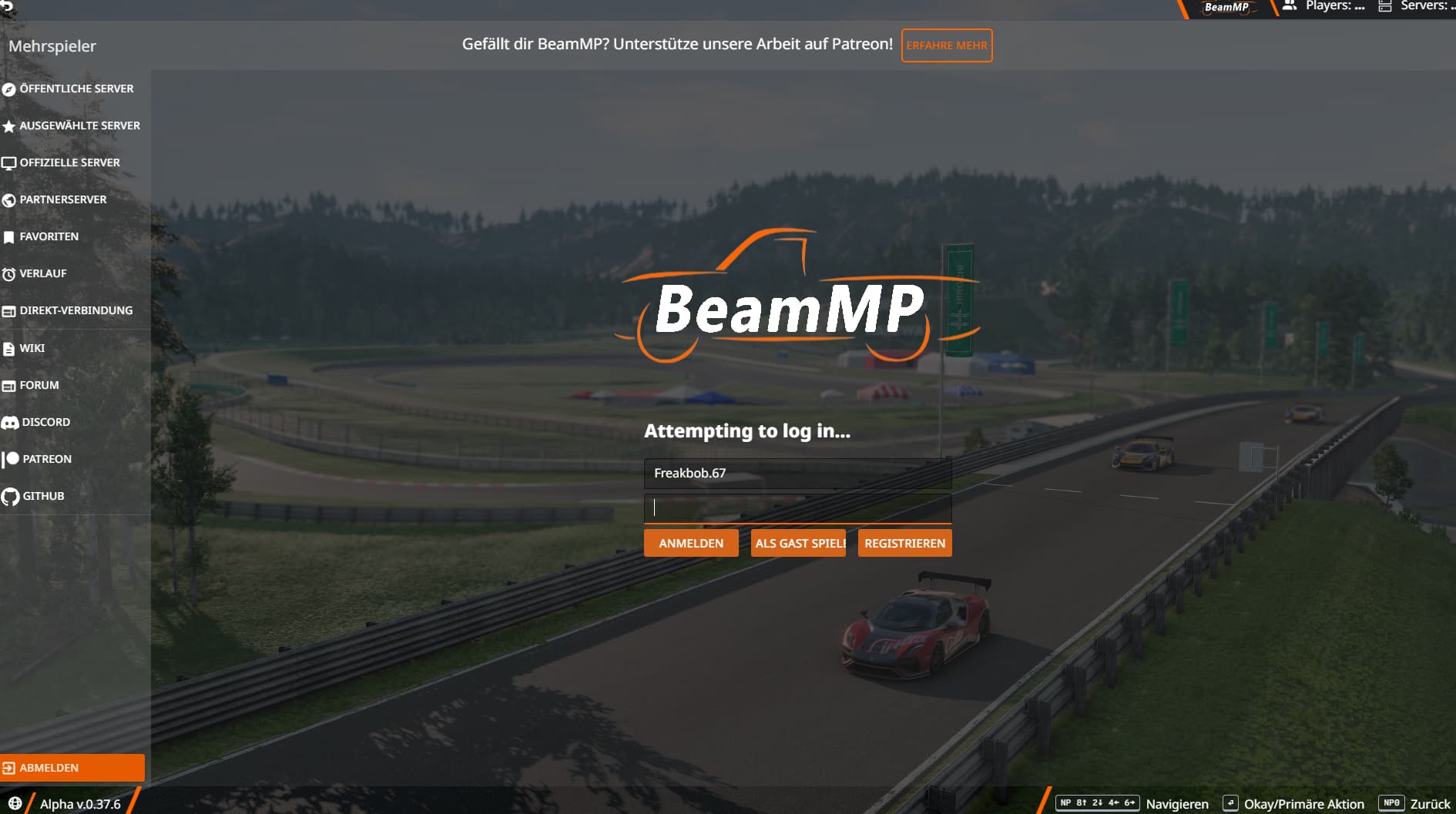Open the GitHub link
1456x814 pixels.
43,496
